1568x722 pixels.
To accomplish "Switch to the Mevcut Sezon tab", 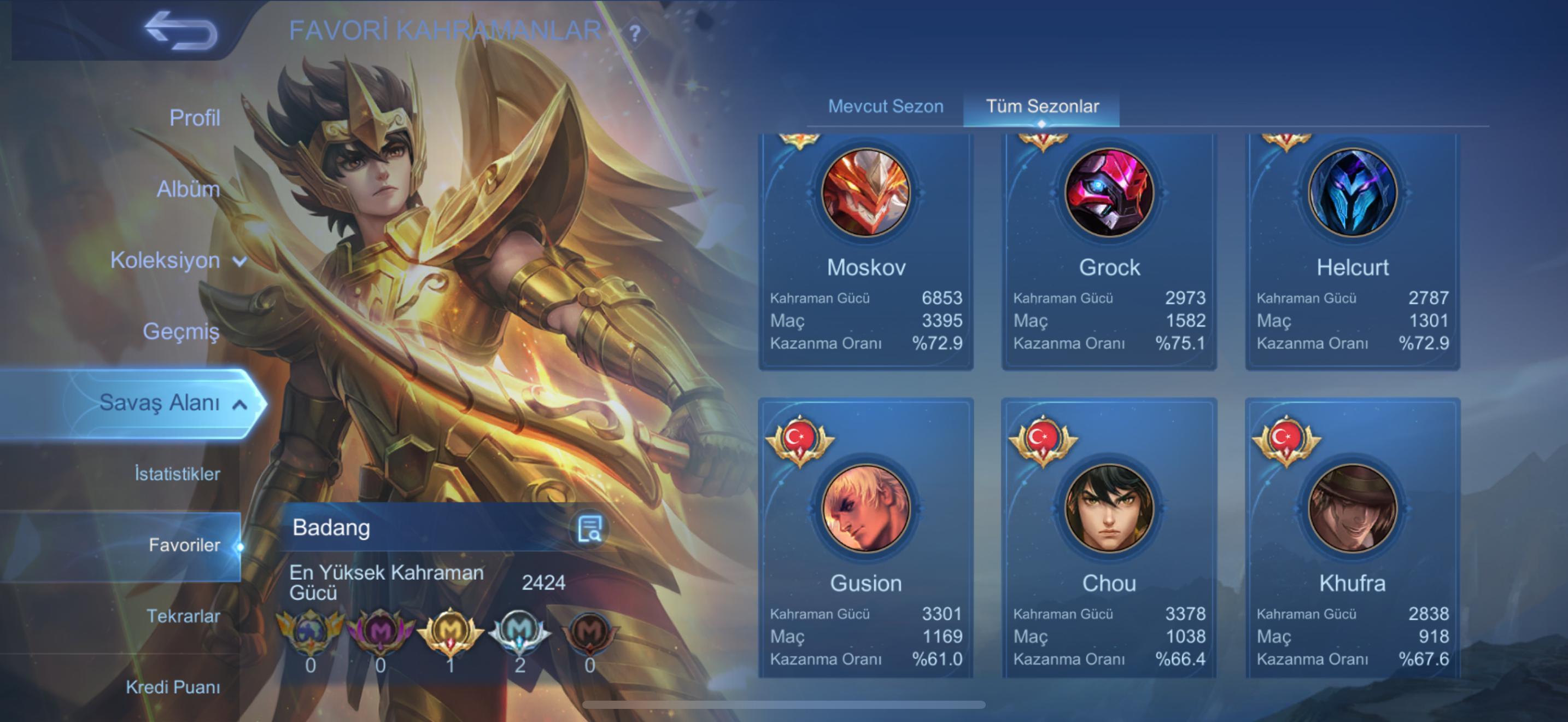I will pos(886,107).
